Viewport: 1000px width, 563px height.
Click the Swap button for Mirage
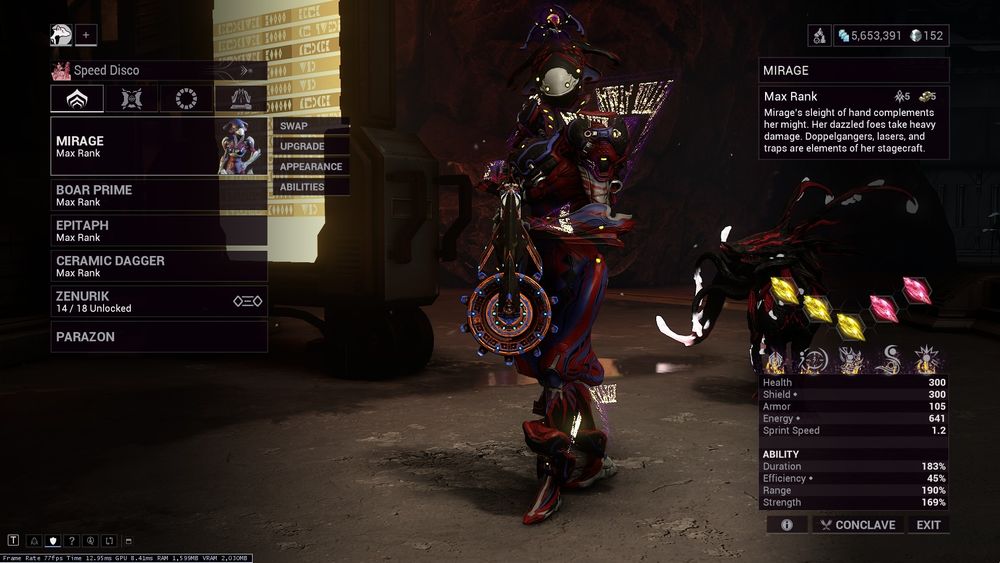click(x=310, y=126)
